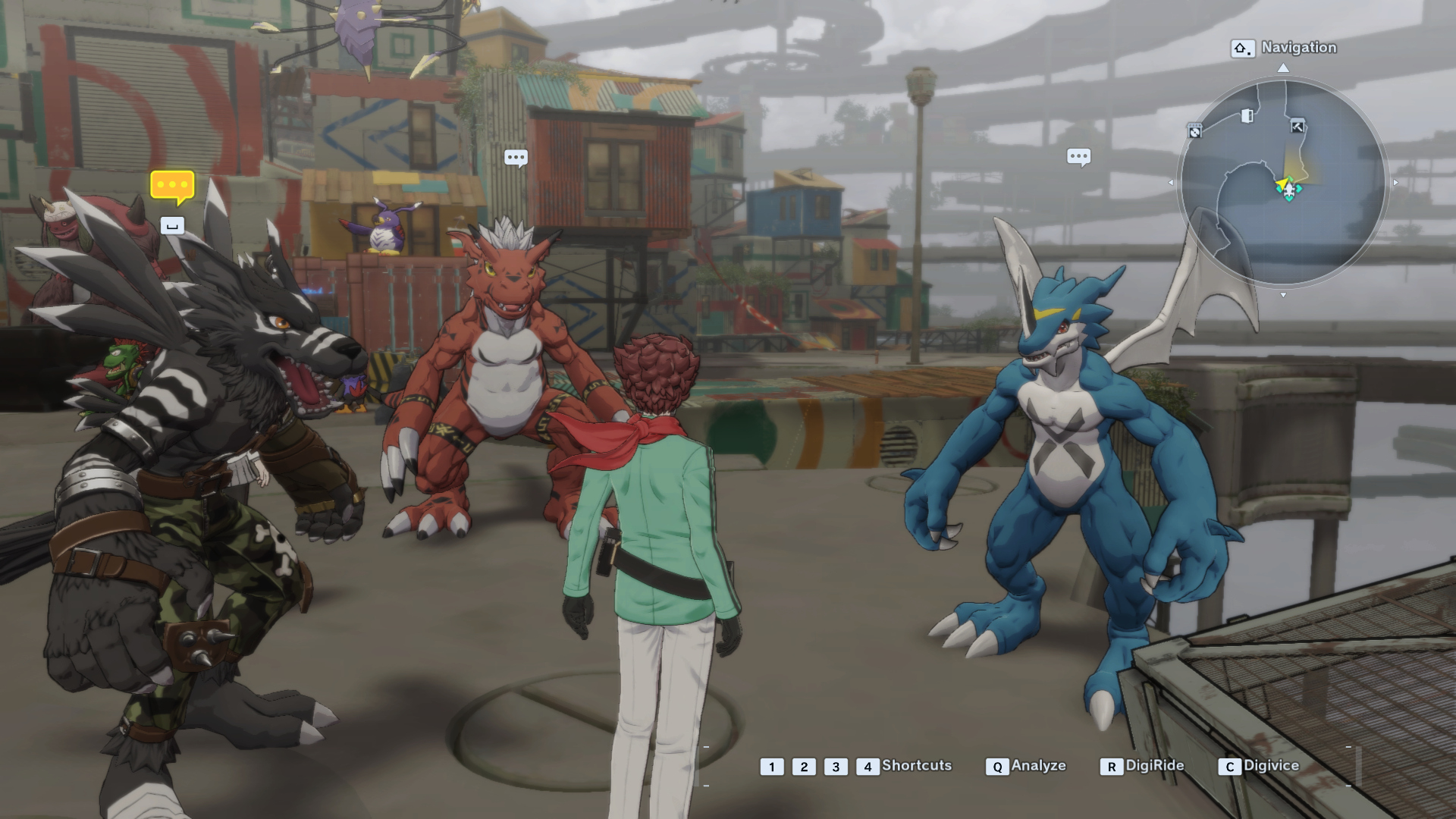Select the door marker on the minimap
1456x819 pixels.
coord(1247,115)
